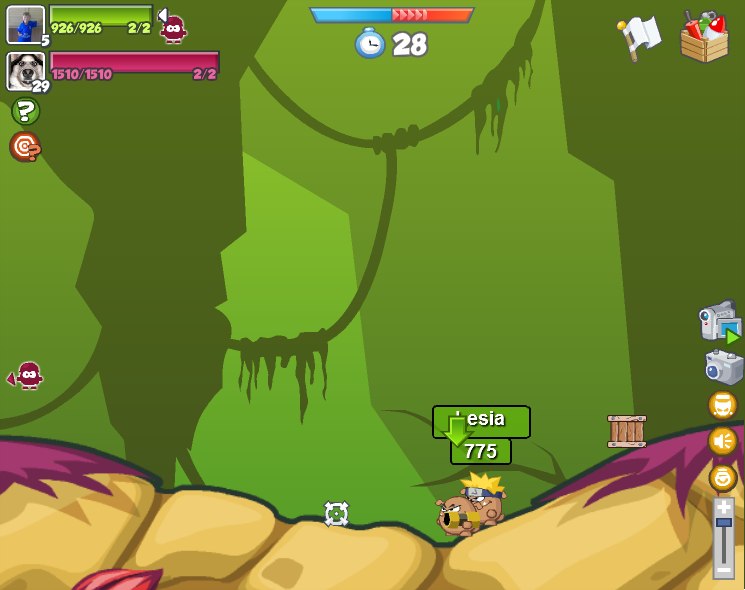Click the white surrender flag
745x590 pixels.
click(640, 37)
